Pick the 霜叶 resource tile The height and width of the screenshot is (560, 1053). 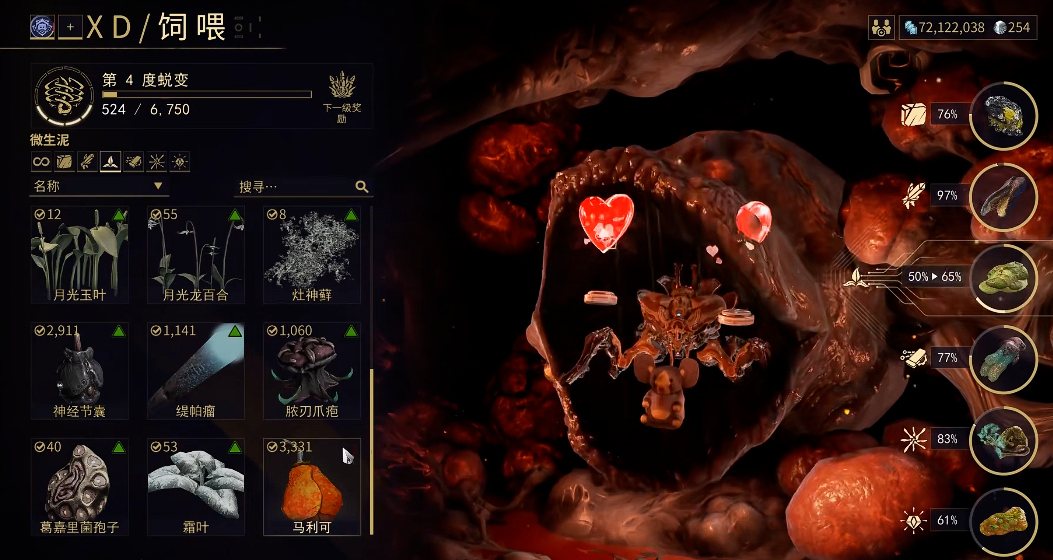pyautogui.click(x=196, y=486)
